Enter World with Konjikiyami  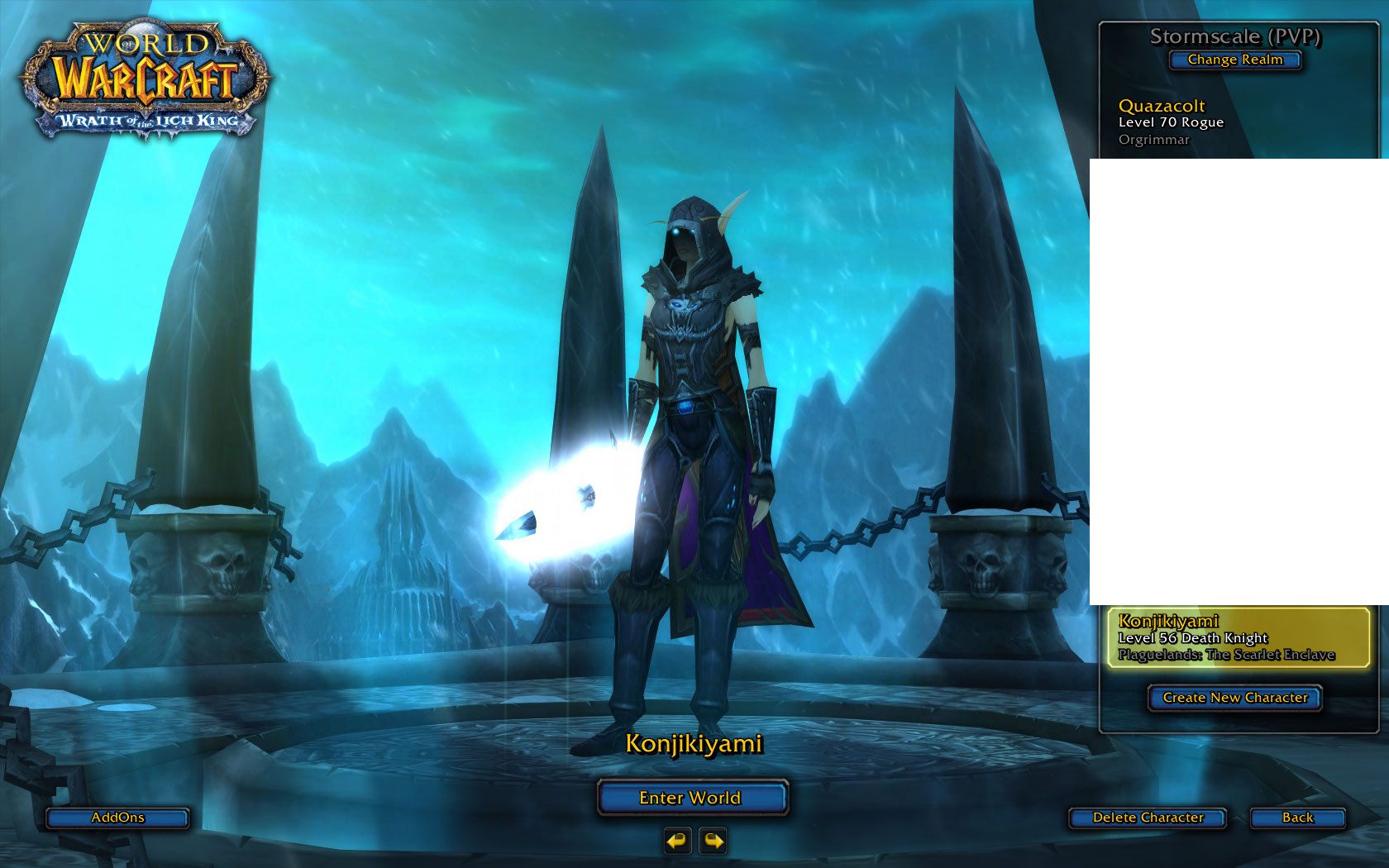[691, 798]
